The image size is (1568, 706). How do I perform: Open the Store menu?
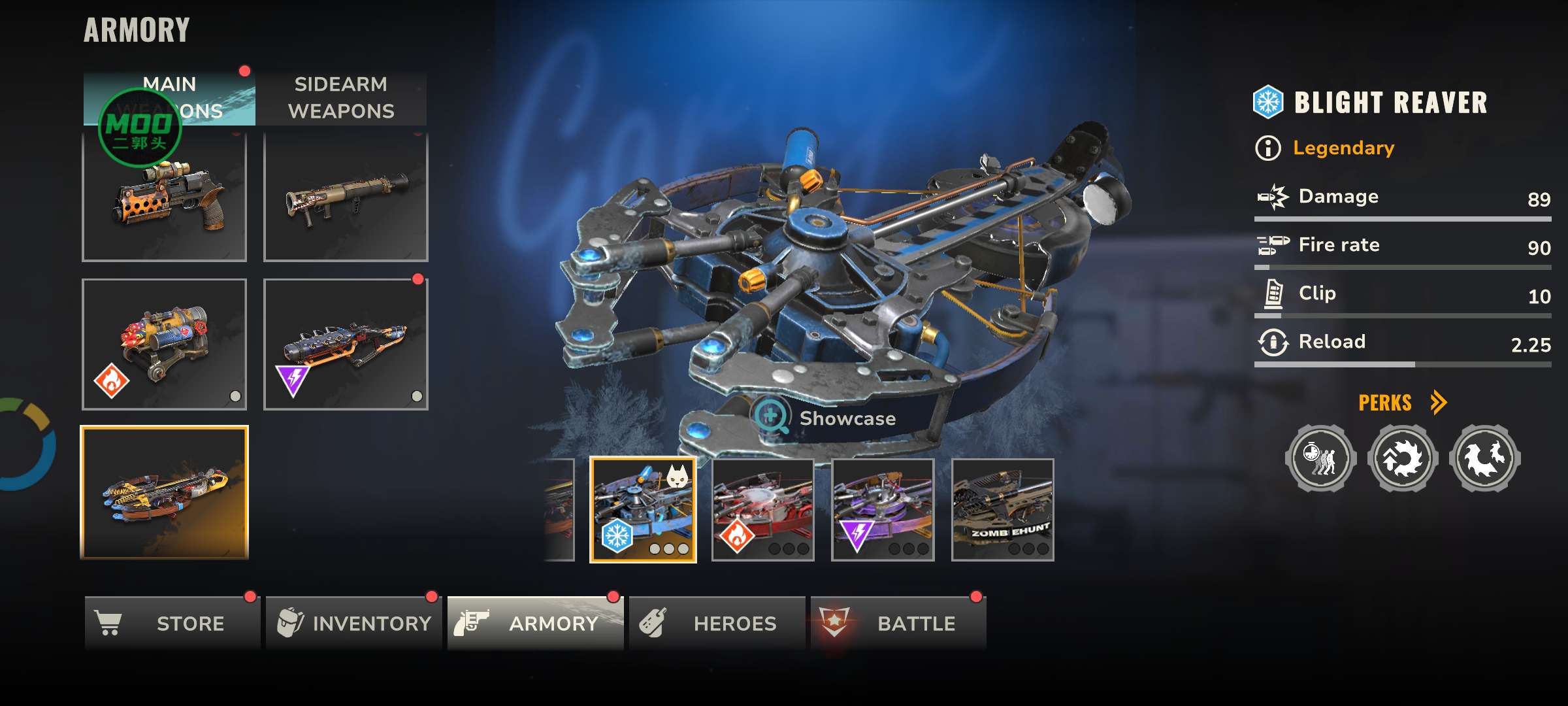tap(172, 623)
